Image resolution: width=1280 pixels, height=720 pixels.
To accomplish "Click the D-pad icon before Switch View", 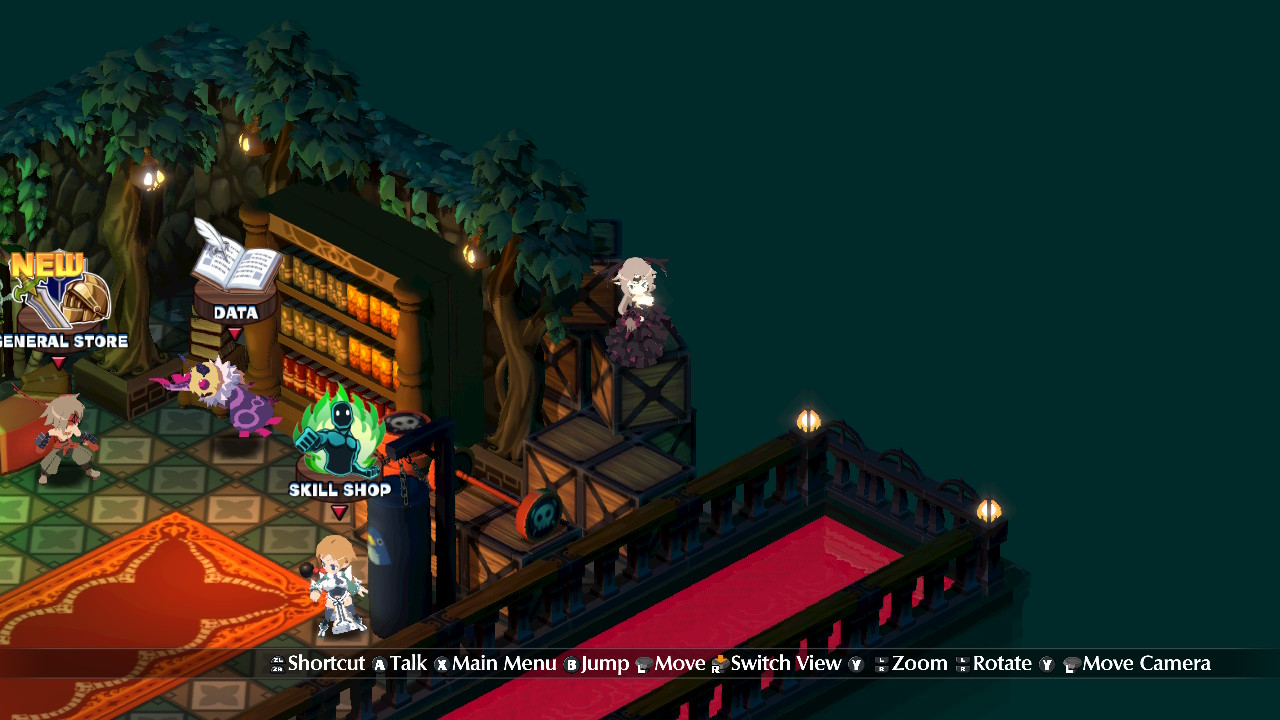I will tap(718, 663).
